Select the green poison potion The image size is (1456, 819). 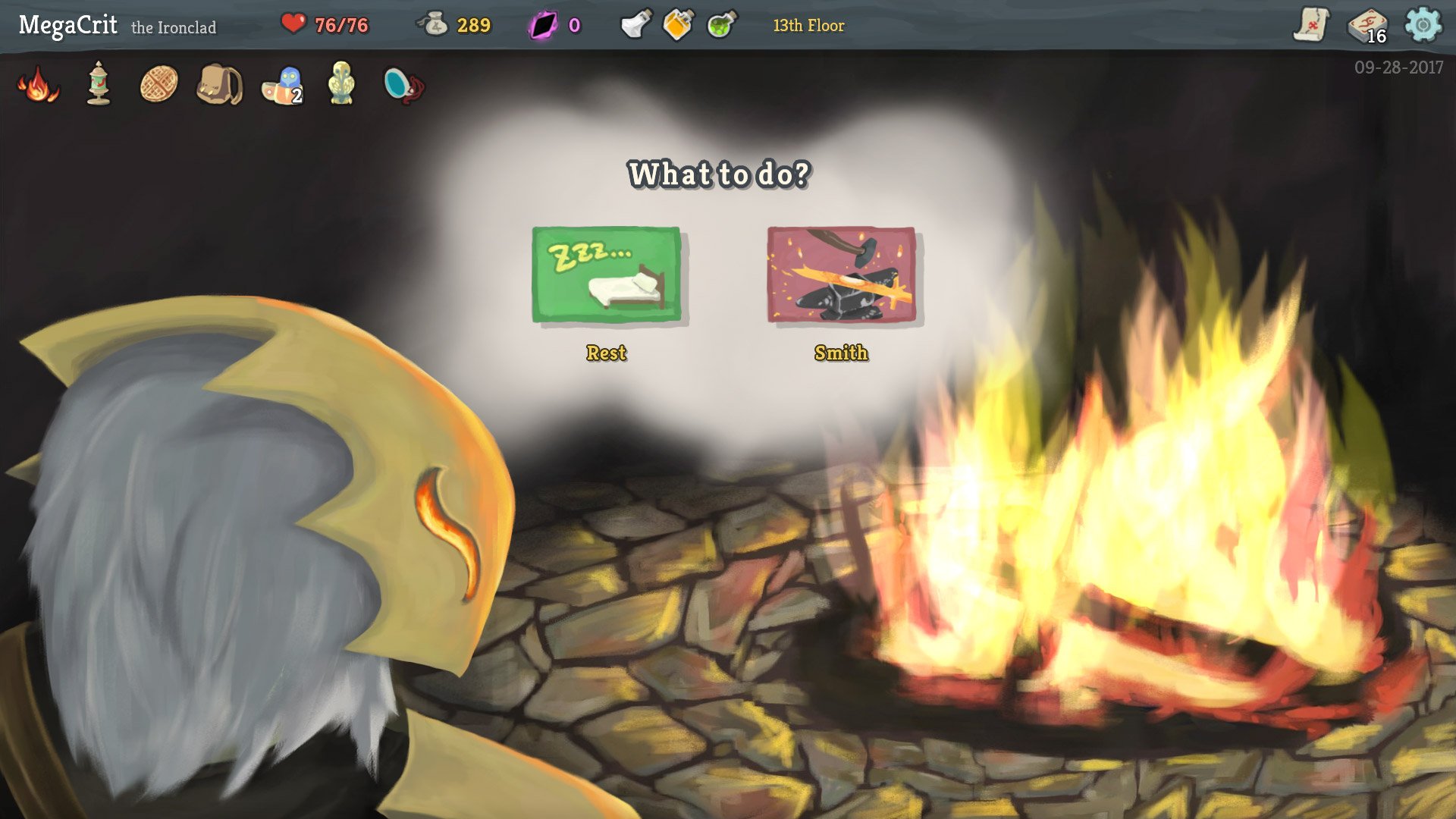pos(720,24)
